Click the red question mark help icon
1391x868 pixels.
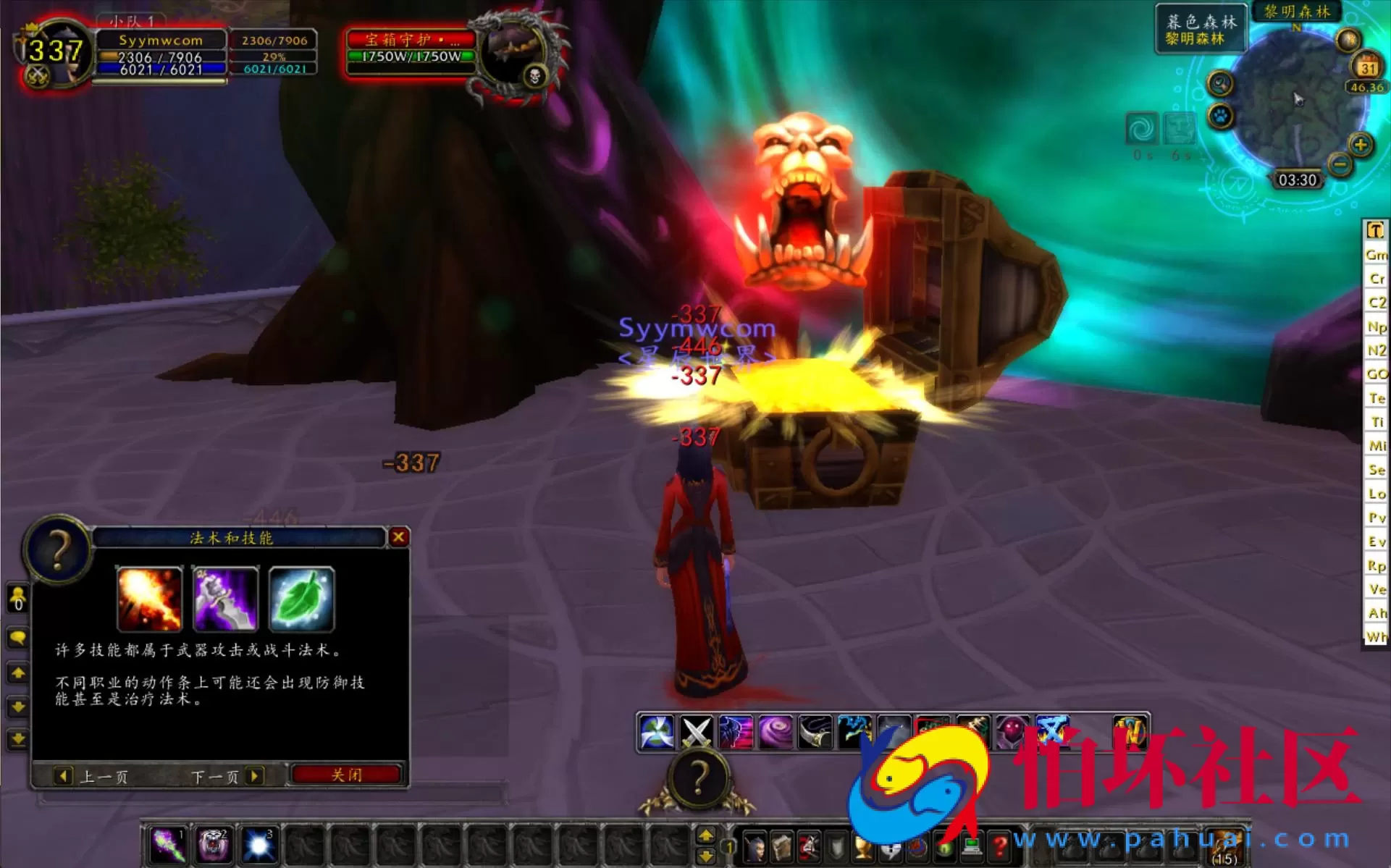pos(1000,847)
